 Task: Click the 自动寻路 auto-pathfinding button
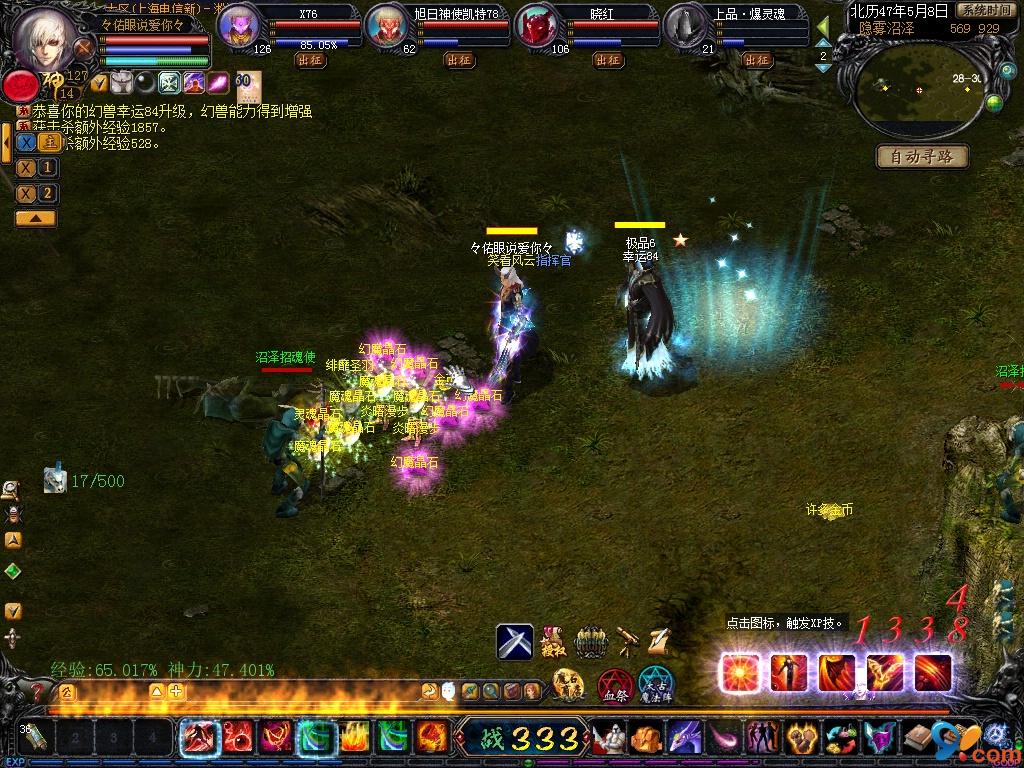point(922,156)
